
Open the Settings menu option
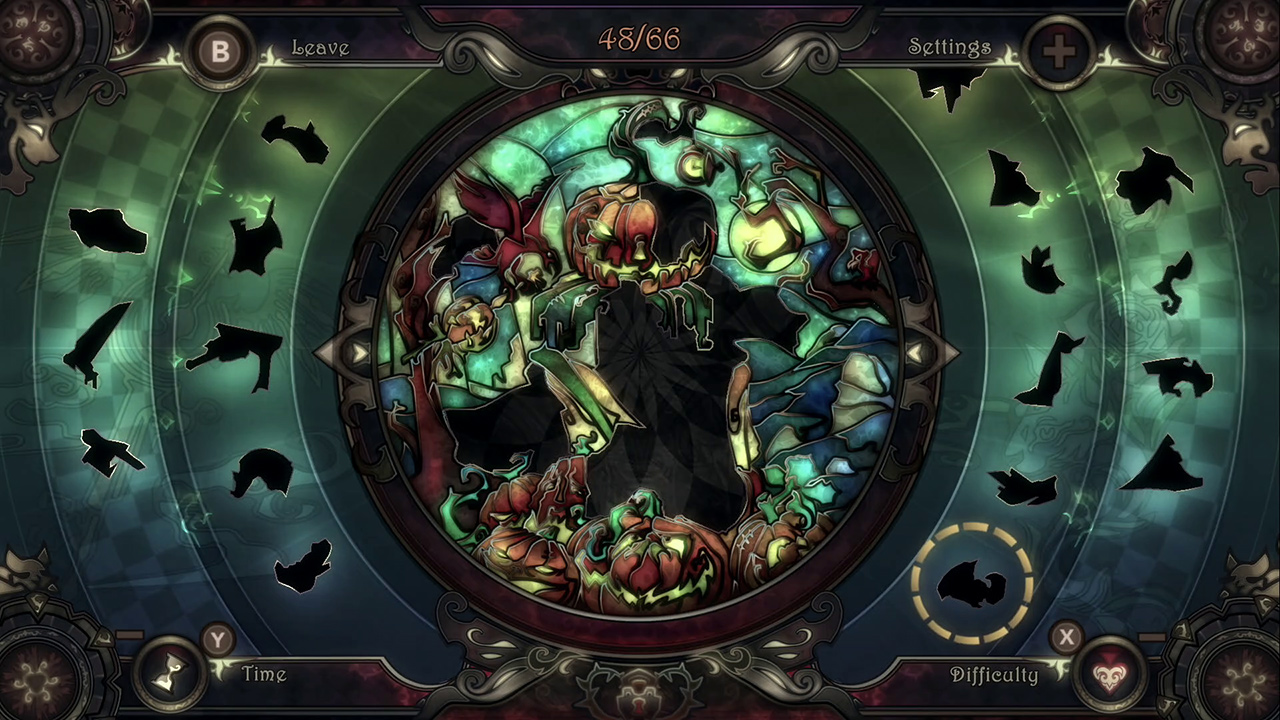[x=949, y=47]
